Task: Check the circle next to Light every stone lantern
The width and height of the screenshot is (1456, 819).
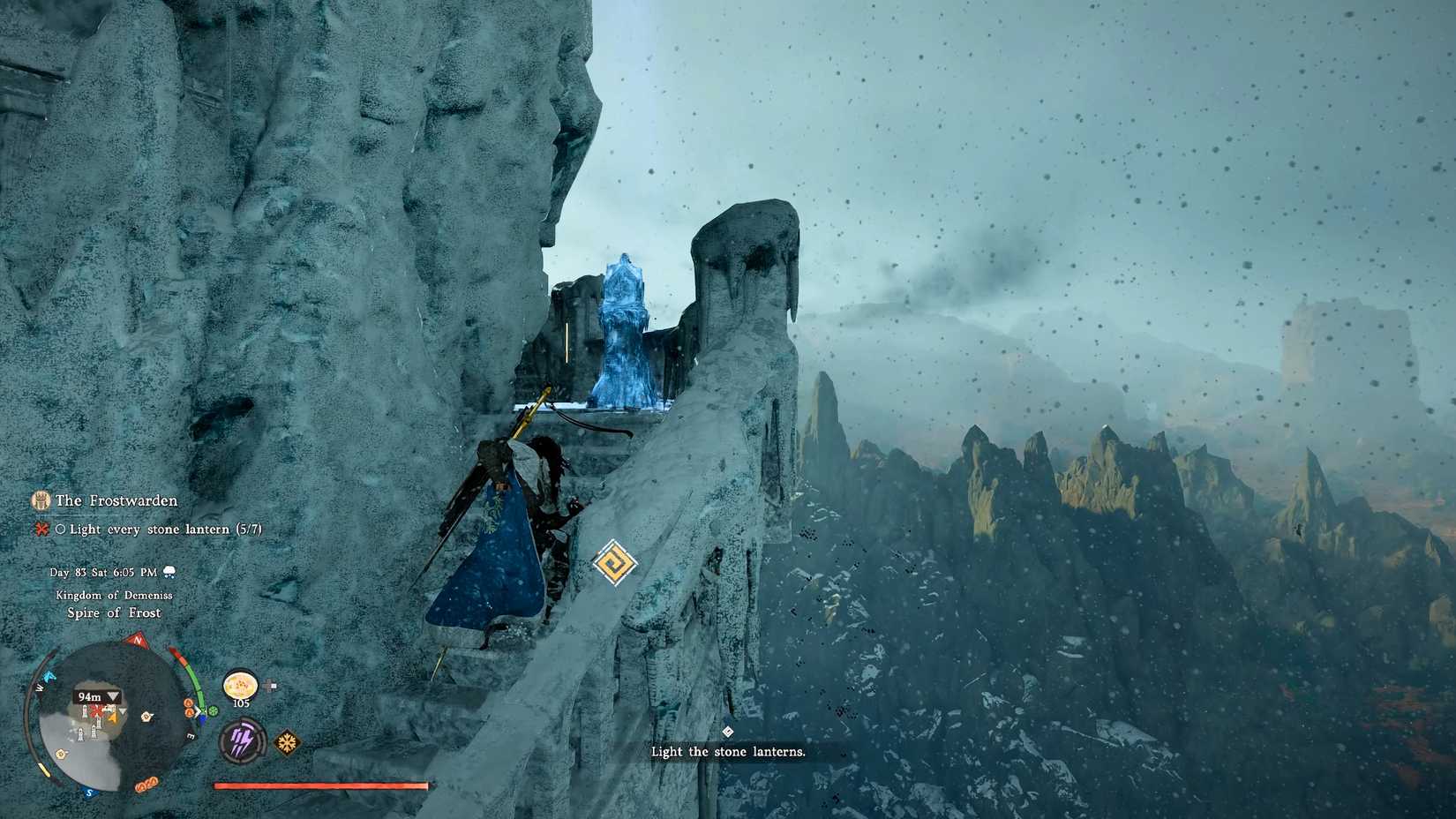Action: (x=61, y=530)
